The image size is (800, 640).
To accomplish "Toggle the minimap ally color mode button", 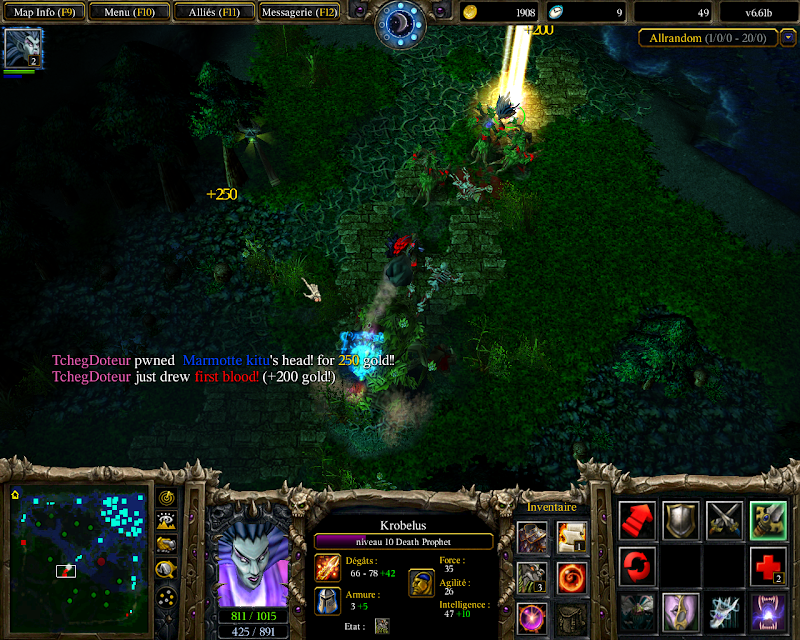I will [165, 545].
